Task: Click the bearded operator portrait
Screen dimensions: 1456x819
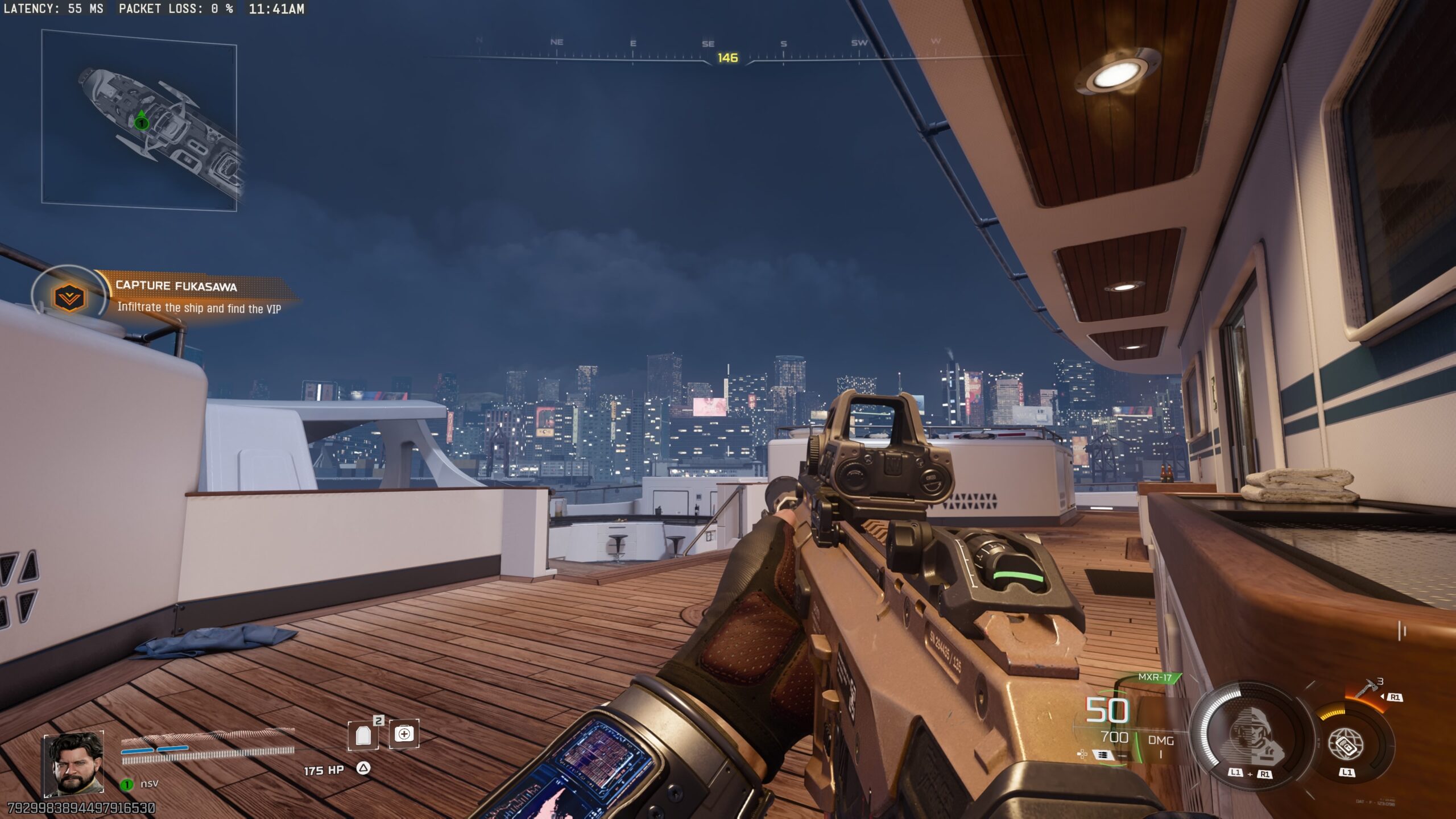Action: (x=74, y=764)
